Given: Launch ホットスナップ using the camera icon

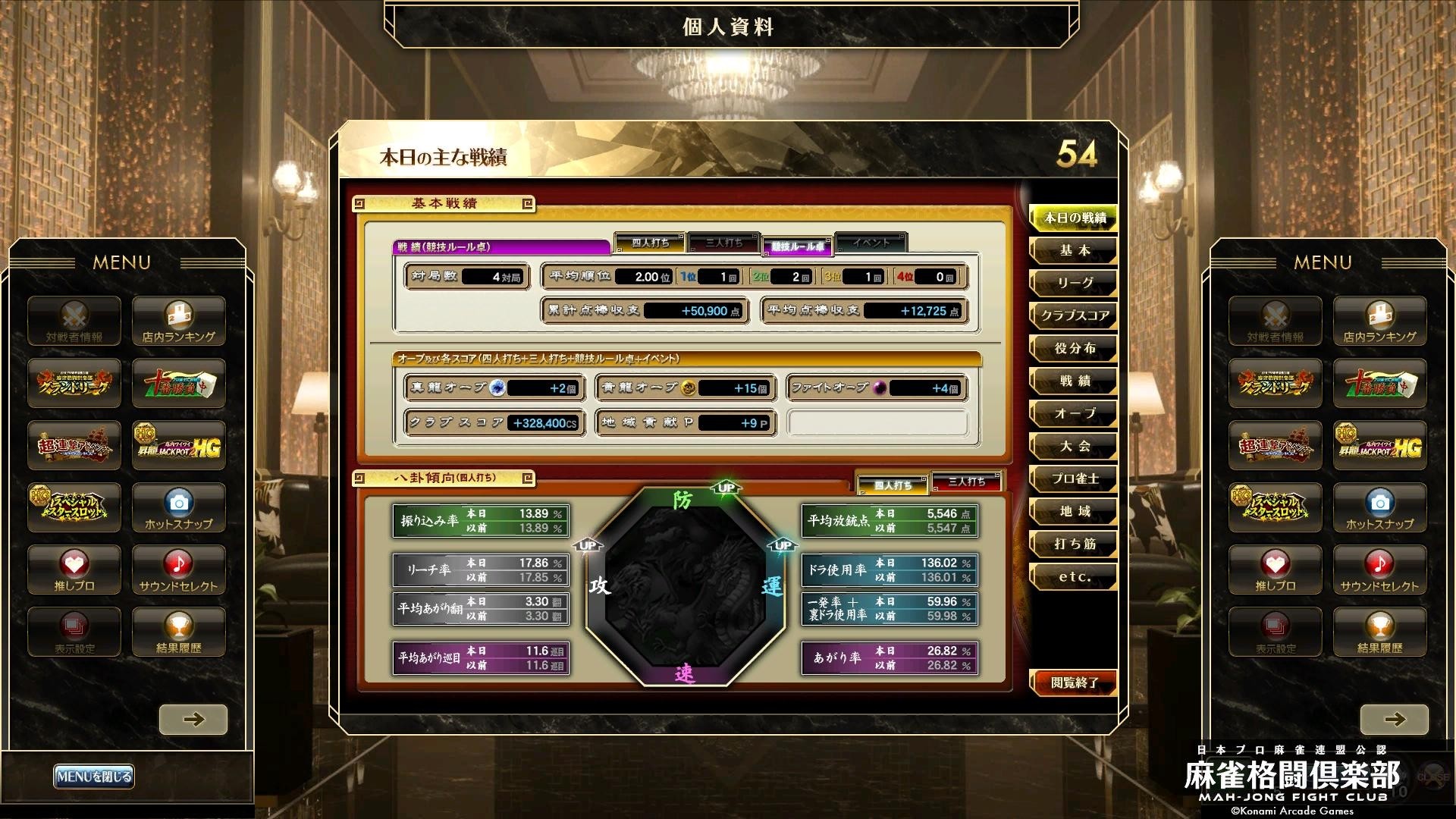Looking at the screenshot, I should point(178,508).
